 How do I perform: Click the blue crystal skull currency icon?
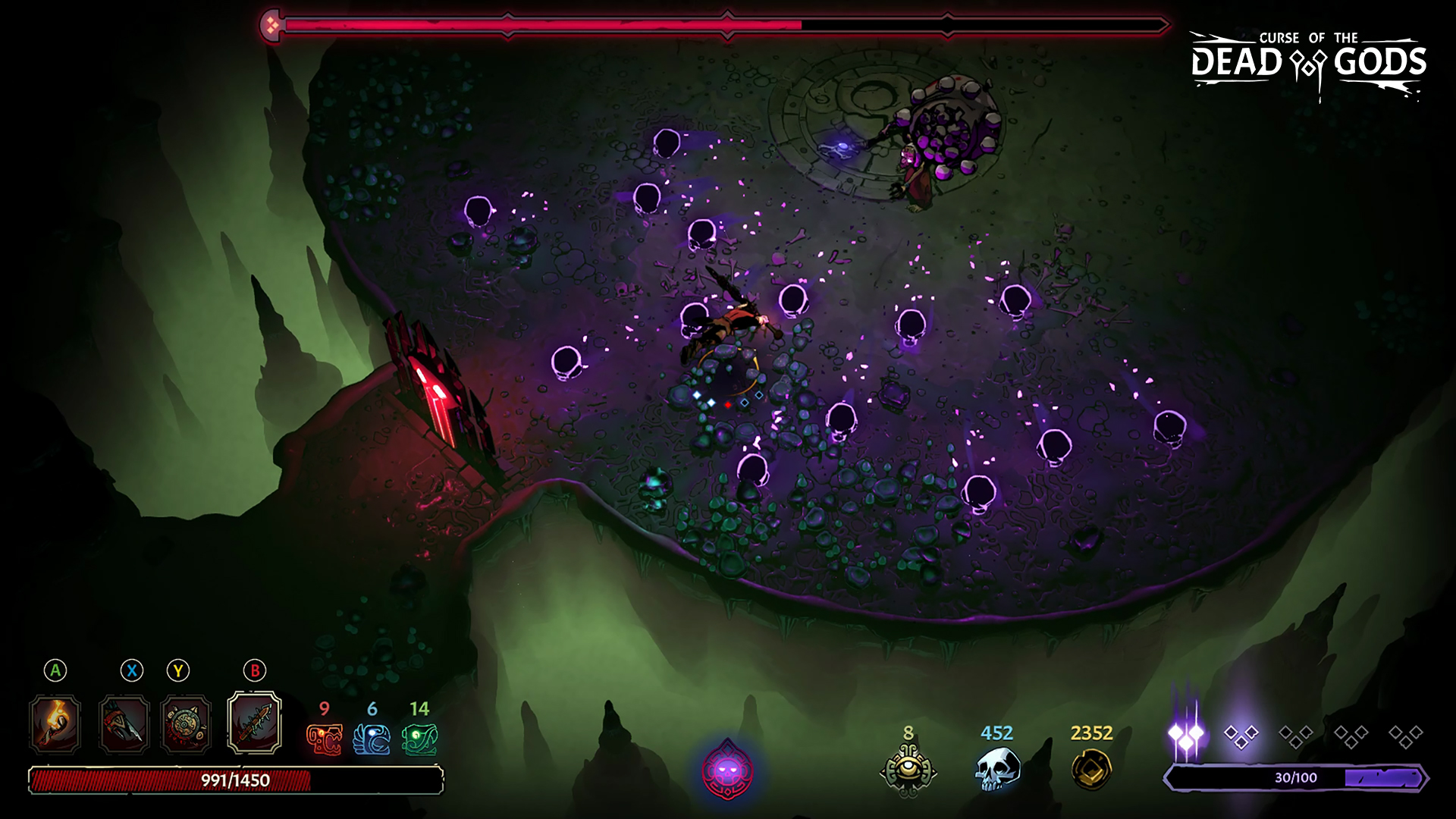(996, 768)
